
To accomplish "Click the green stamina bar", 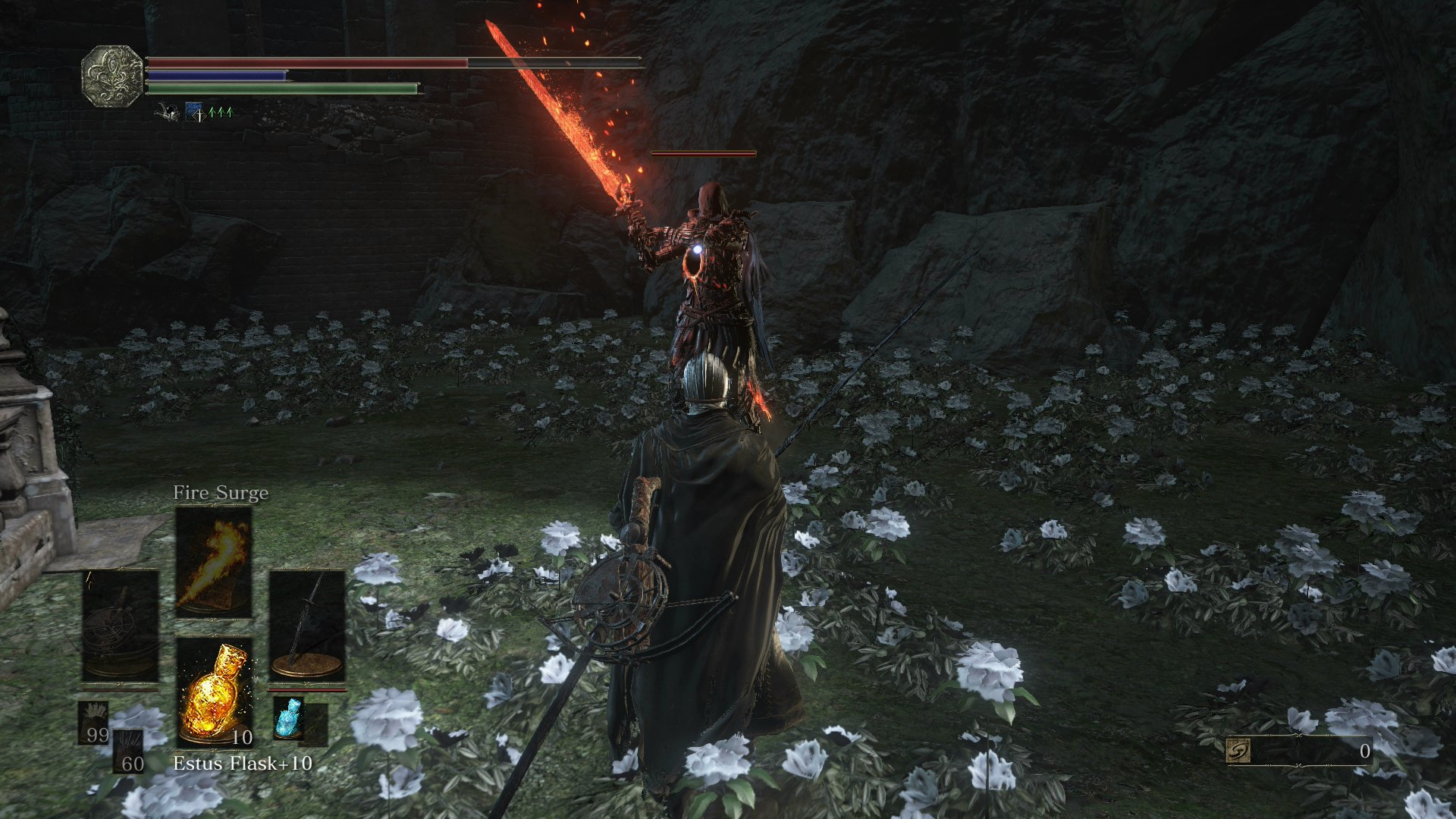I will click(284, 87).
